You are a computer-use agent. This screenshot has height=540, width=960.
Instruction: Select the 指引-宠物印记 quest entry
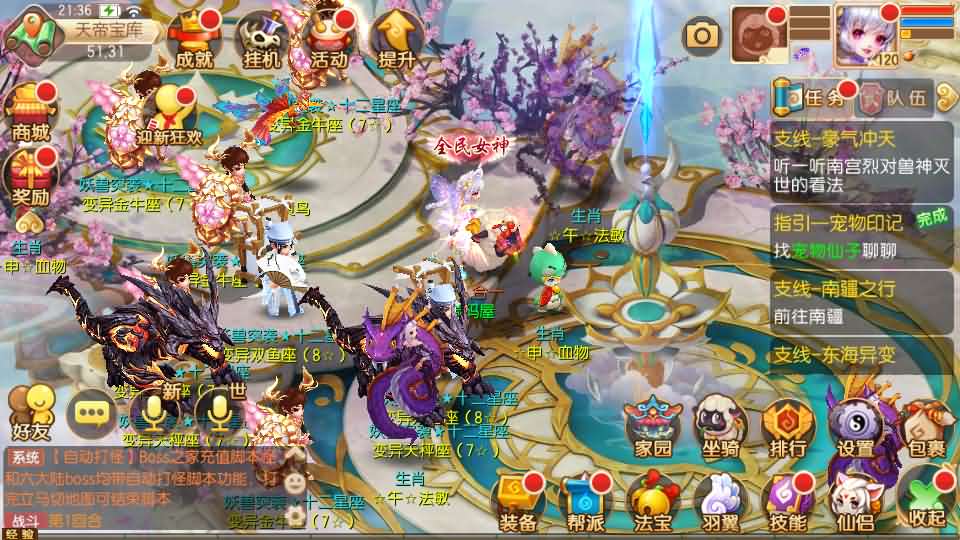coord(862,234)
